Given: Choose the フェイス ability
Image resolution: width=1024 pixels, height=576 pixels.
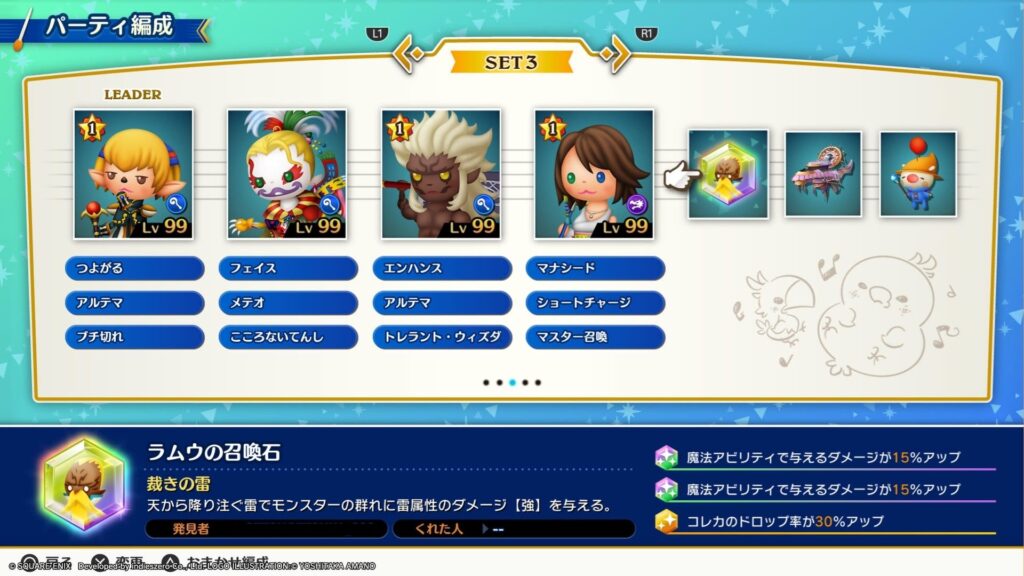Looking at the screenshot, I should 288,268.
